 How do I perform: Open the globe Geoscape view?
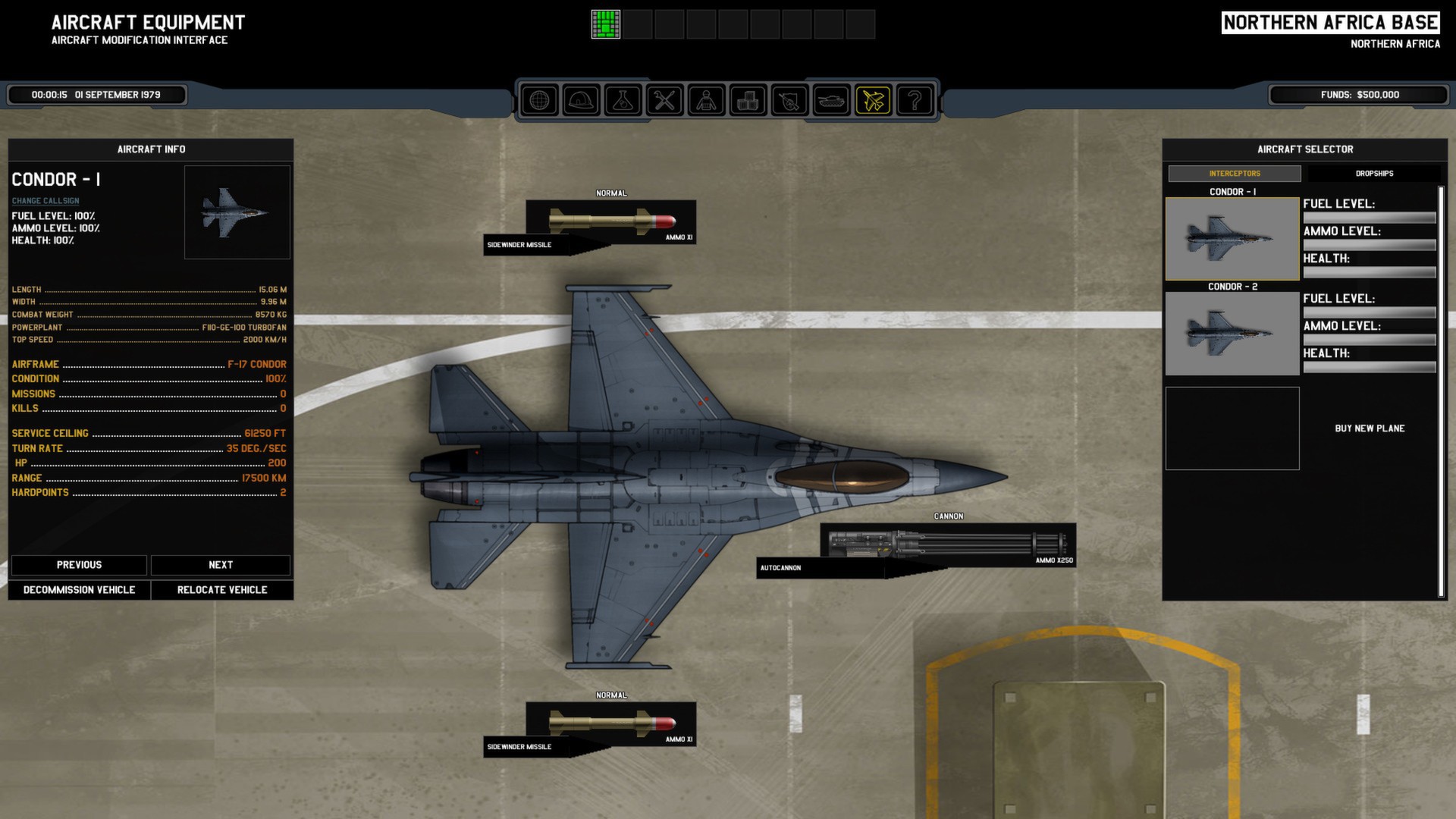pos(539,100)
